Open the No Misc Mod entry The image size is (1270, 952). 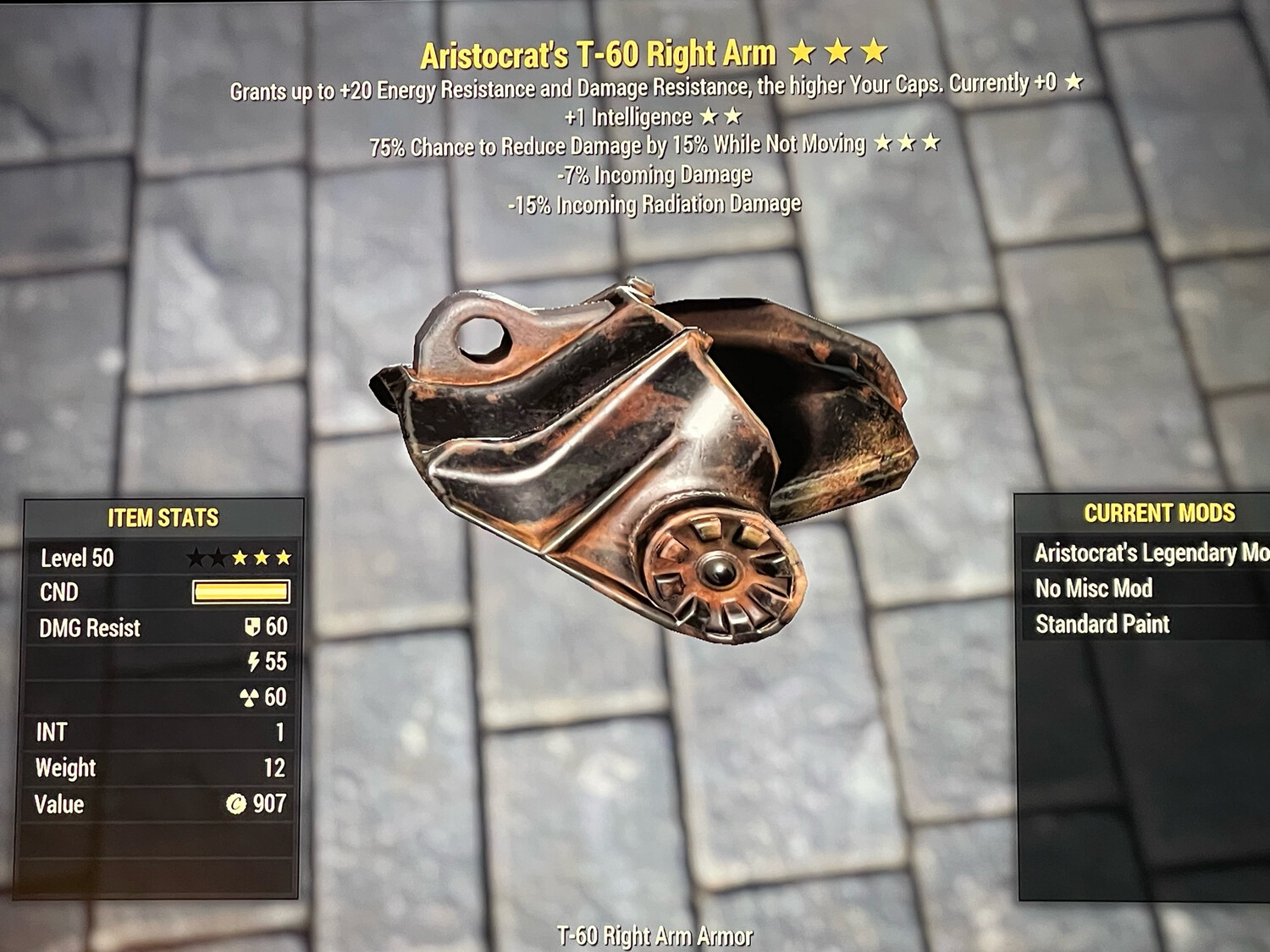tap(1093, 587)
